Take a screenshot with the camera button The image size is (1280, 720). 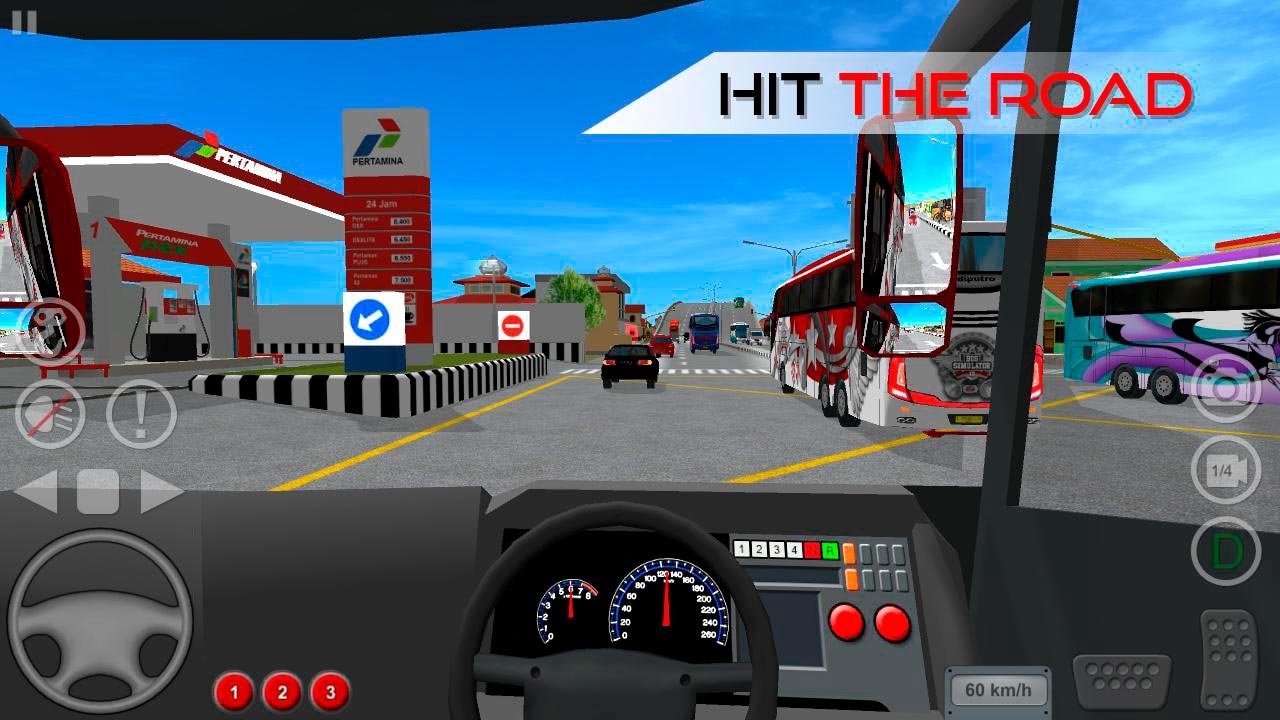pos(1226,388)
